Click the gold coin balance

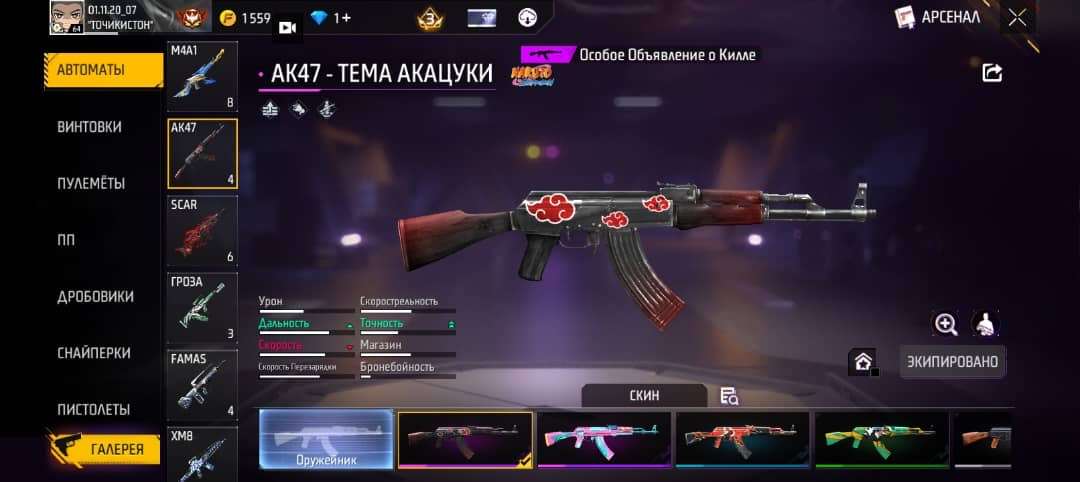pyautogui.click(x=244, y=18)
